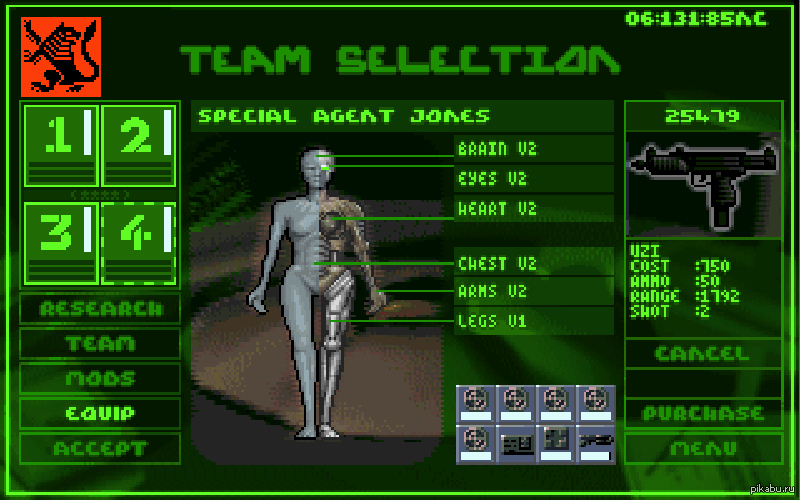Choose the Eyes V2 modification
Screen dimensions: 800x500
coord(533,180)
